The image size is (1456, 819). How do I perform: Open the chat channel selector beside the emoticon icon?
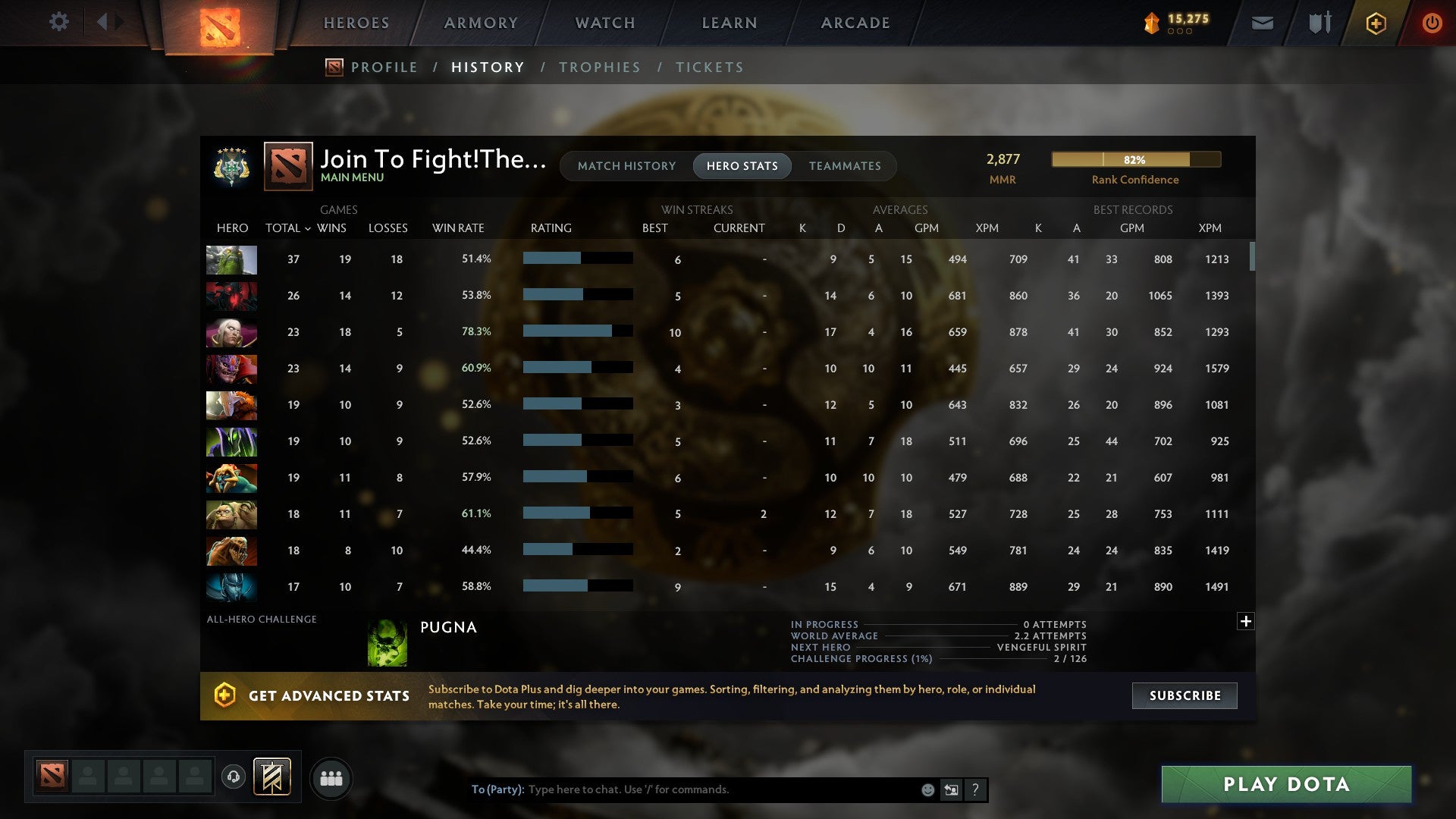coord(952,789)
